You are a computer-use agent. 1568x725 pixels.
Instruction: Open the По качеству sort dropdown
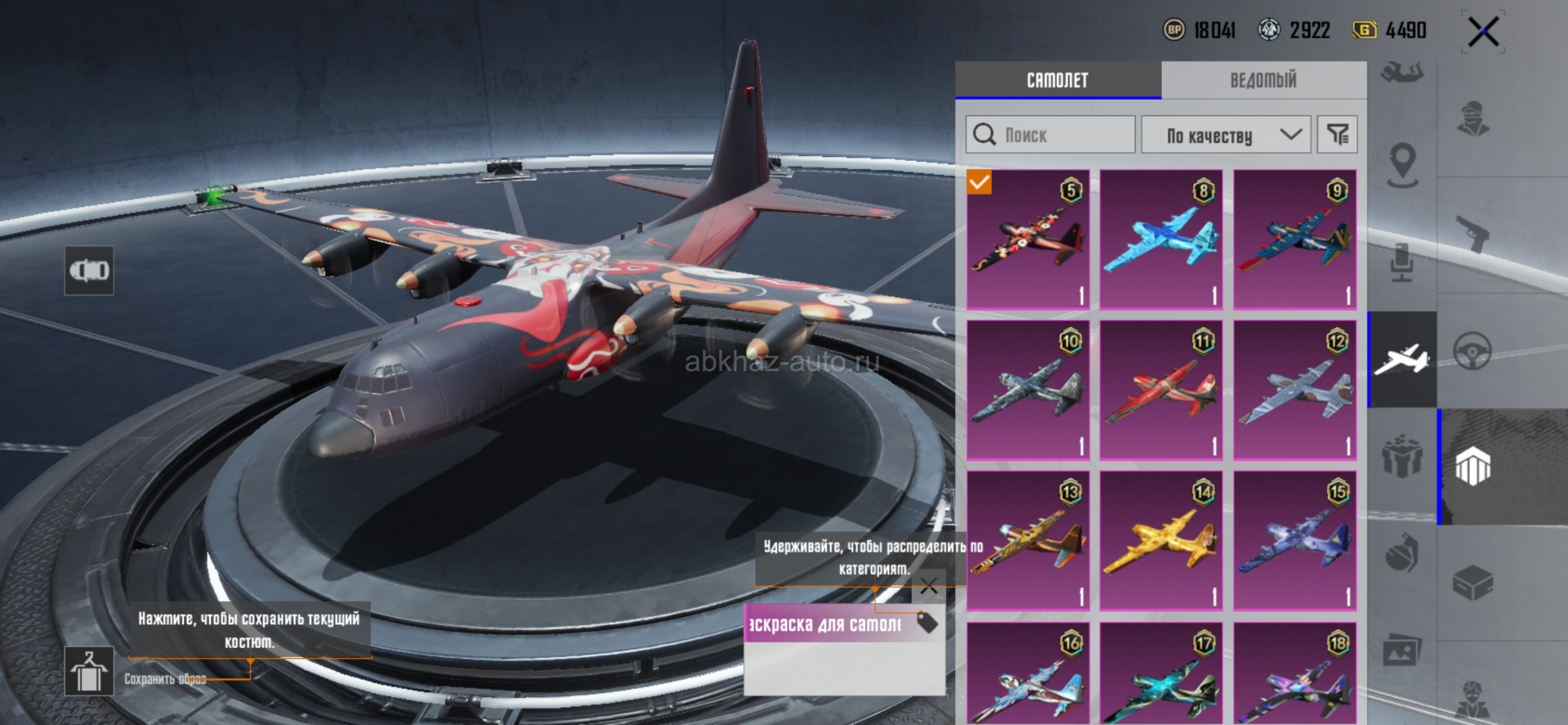tap(1226, 135)
